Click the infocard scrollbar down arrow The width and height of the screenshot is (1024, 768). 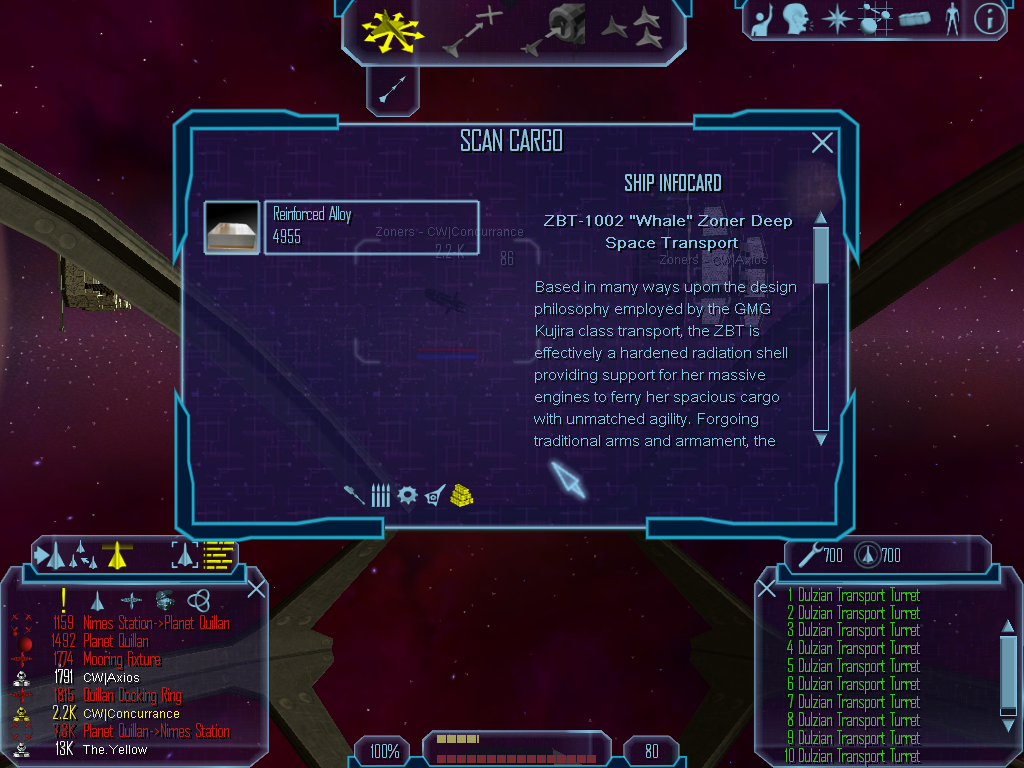(x=821, y=439)
